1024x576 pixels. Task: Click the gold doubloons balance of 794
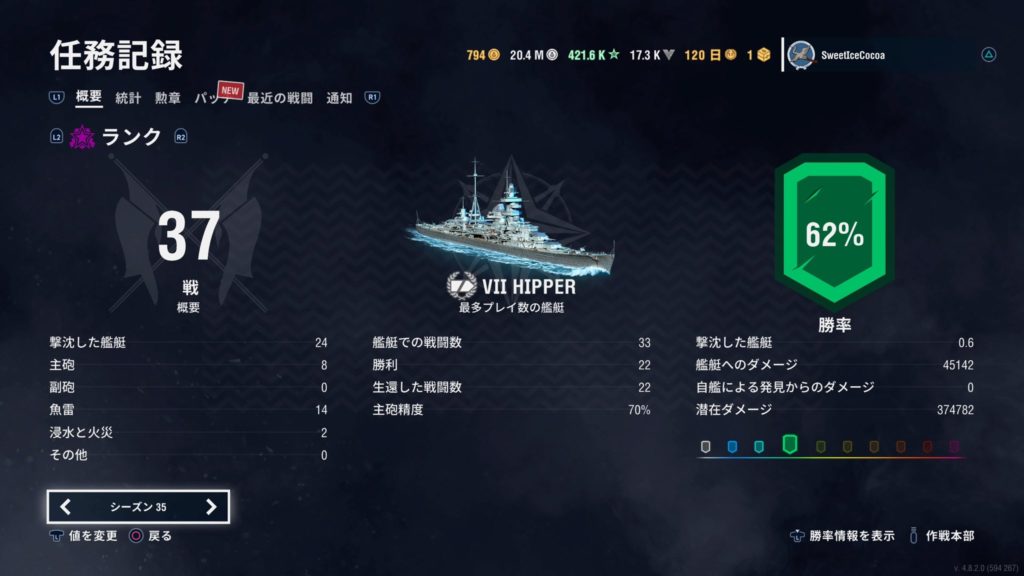482,55
